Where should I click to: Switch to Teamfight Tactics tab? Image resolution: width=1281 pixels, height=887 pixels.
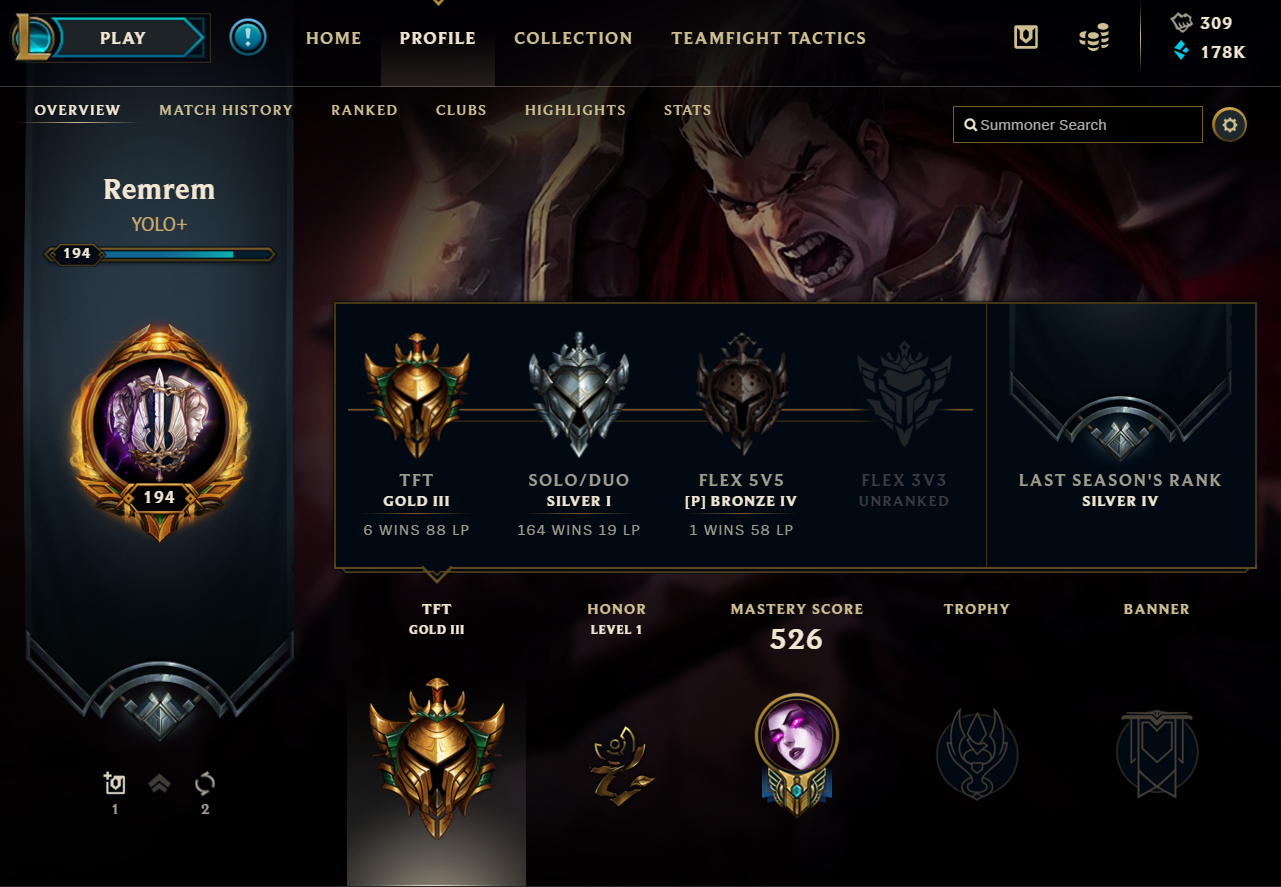(768, 38)
